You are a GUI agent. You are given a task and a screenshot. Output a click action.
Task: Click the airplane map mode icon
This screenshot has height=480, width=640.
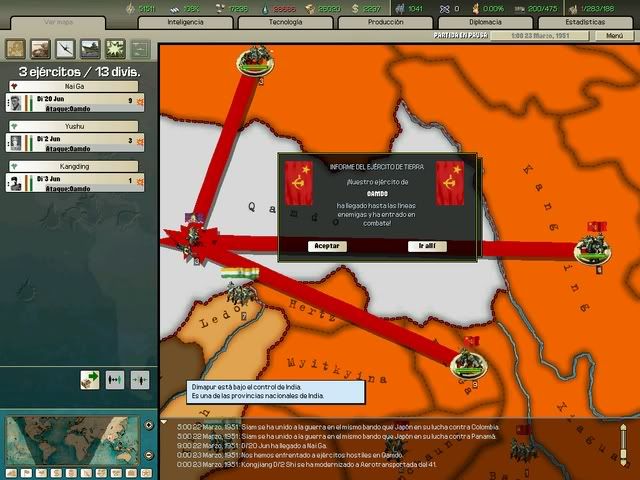click(65, 47)
